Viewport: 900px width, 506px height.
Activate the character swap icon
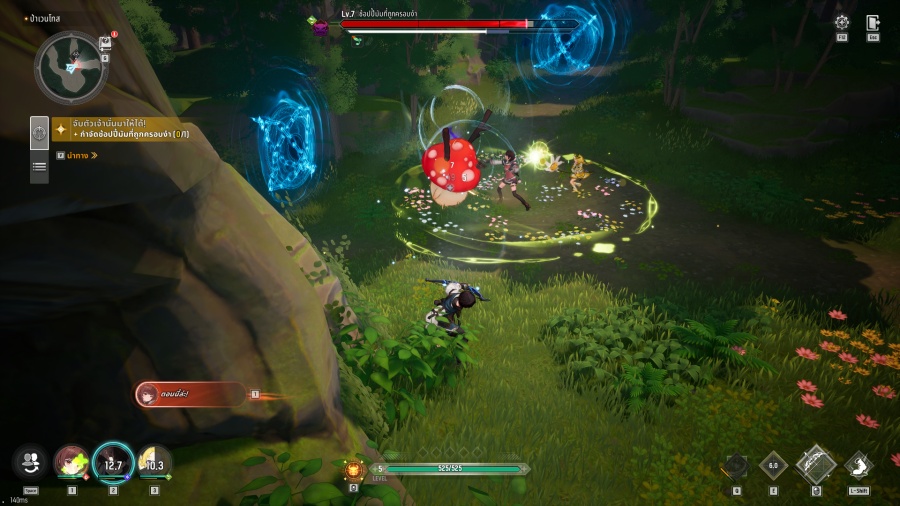pos(30,462)
